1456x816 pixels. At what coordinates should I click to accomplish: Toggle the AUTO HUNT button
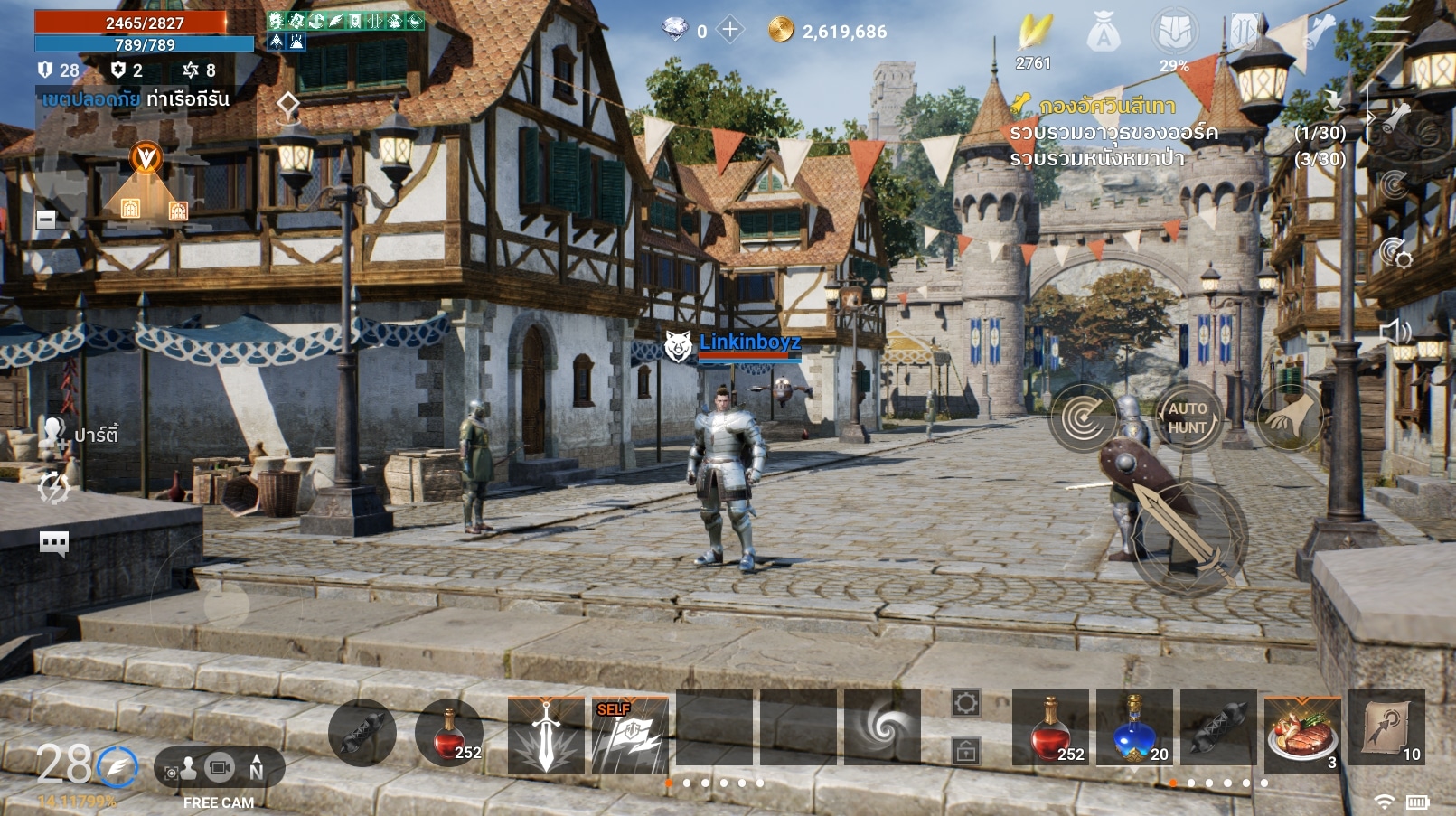click(x=1188, y=417)
